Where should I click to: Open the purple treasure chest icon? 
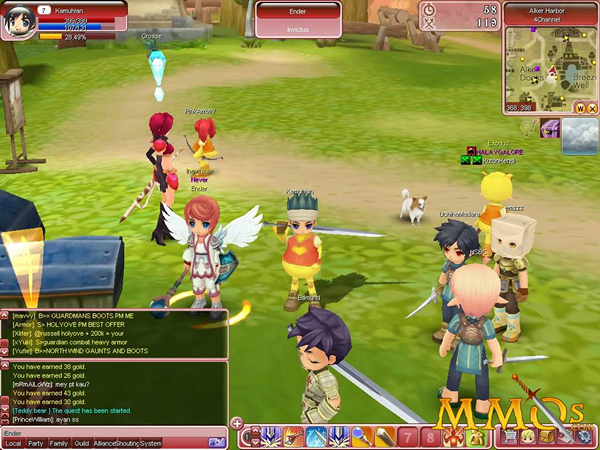[x=549, y=129]
